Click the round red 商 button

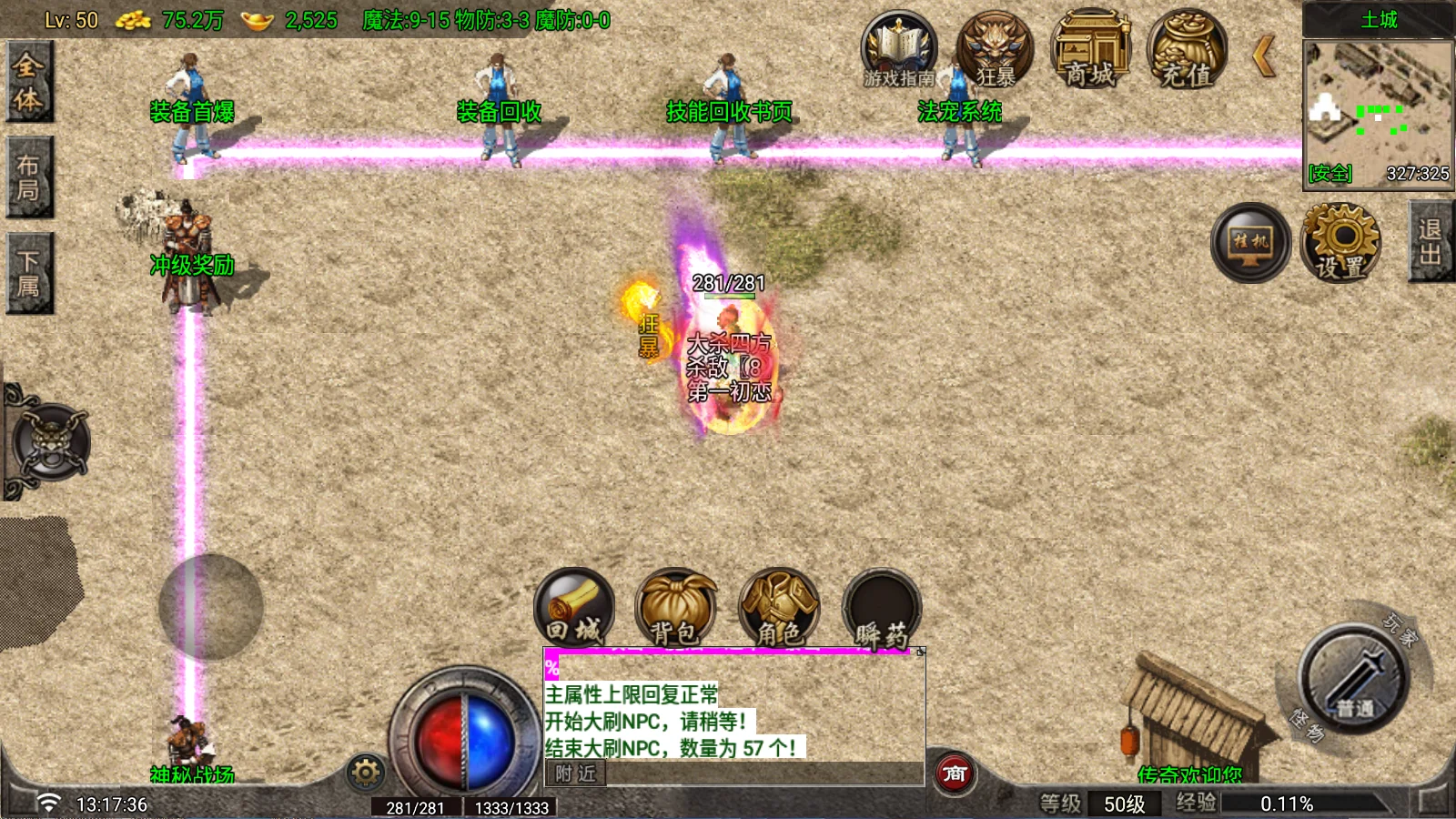pos(954,773)
